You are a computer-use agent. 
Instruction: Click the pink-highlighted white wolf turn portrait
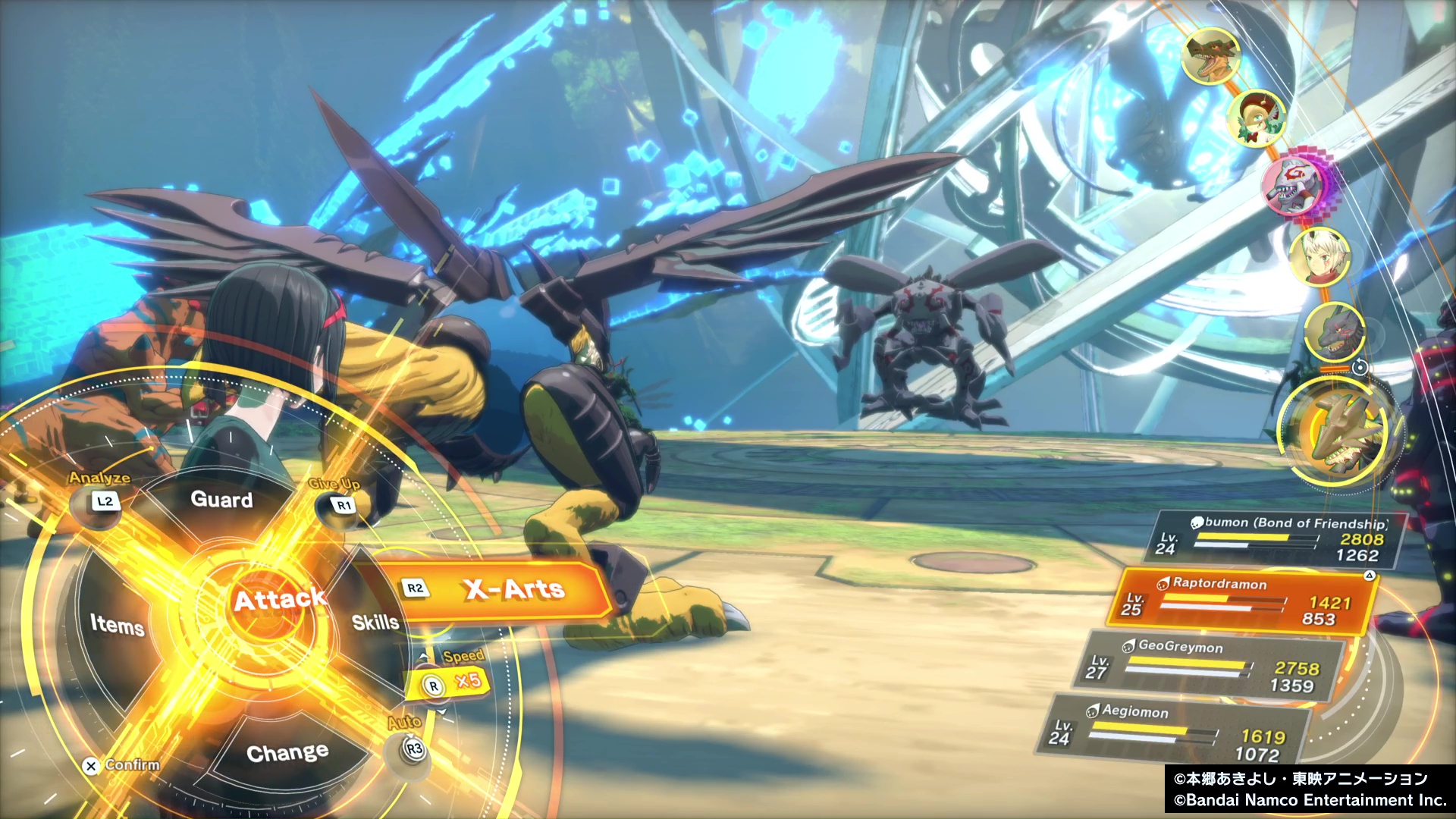pyautogui.click(x=1294, y=185)
